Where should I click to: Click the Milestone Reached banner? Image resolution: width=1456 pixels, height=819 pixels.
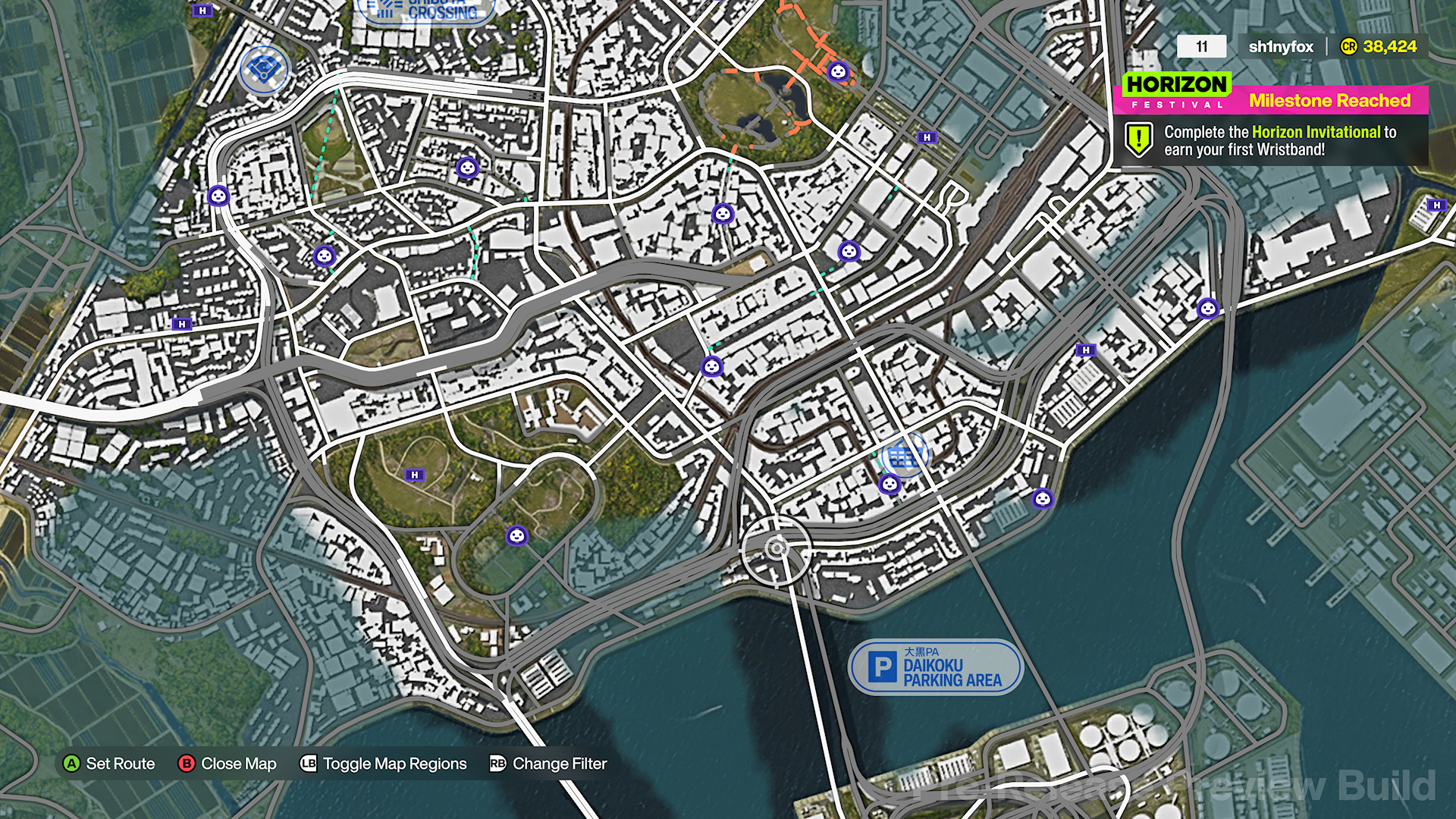[x=1329, y=100]
